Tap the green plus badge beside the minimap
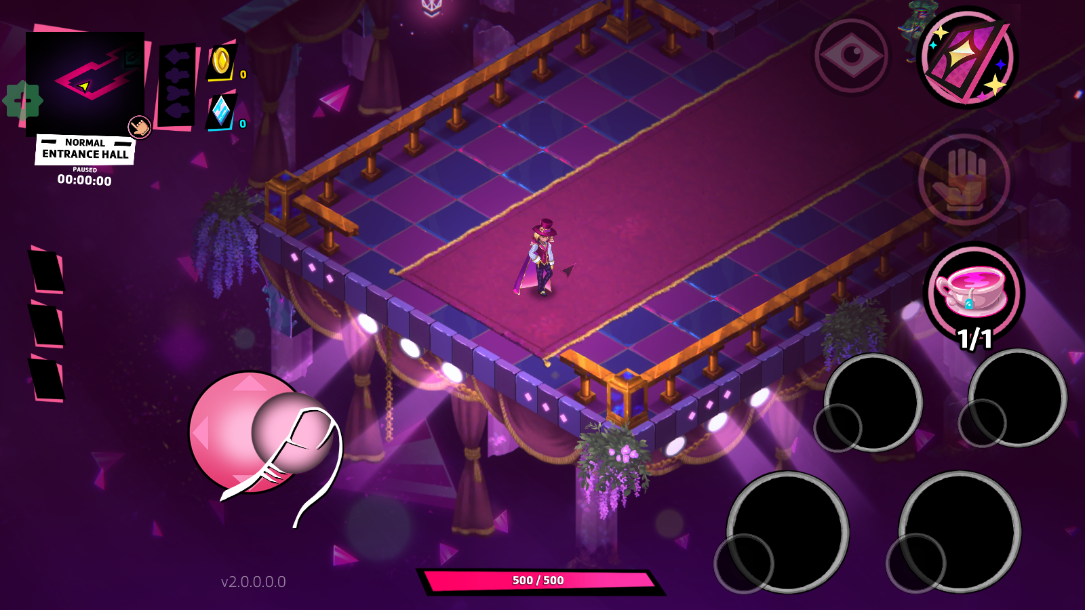This screenshot has height=610, width=1085. pyautogui.click(x=21, y=100)
